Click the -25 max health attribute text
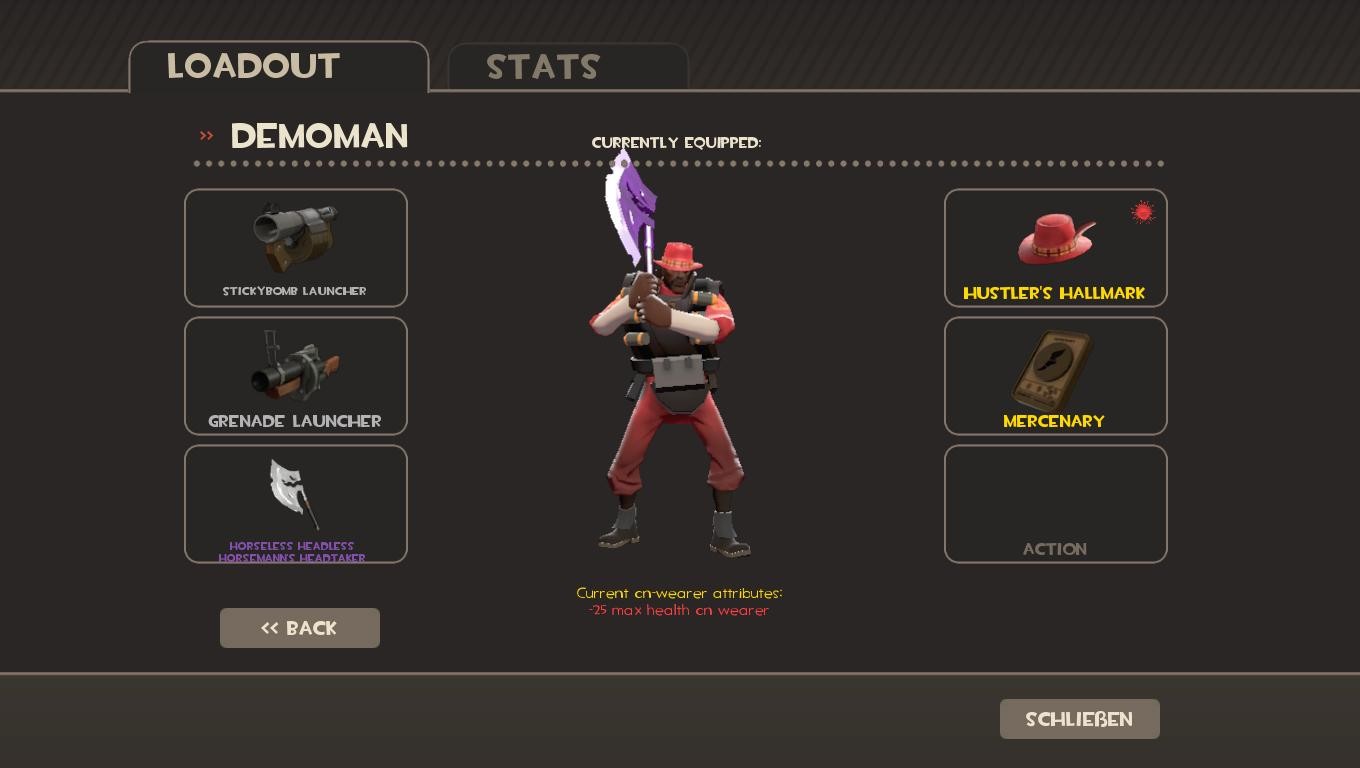 (x=679, y=610)
